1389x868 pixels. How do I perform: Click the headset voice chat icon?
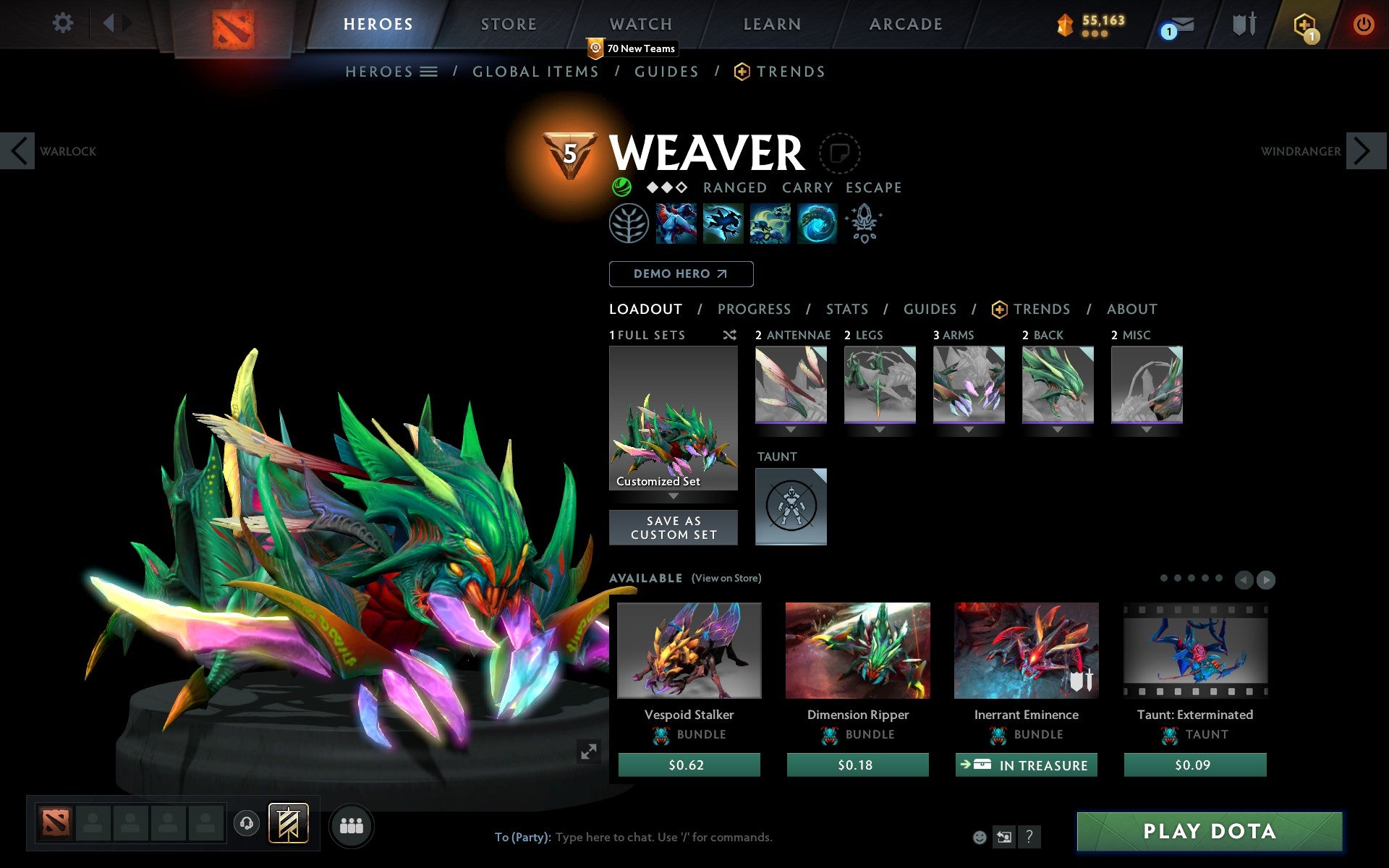tap(246, 822)
